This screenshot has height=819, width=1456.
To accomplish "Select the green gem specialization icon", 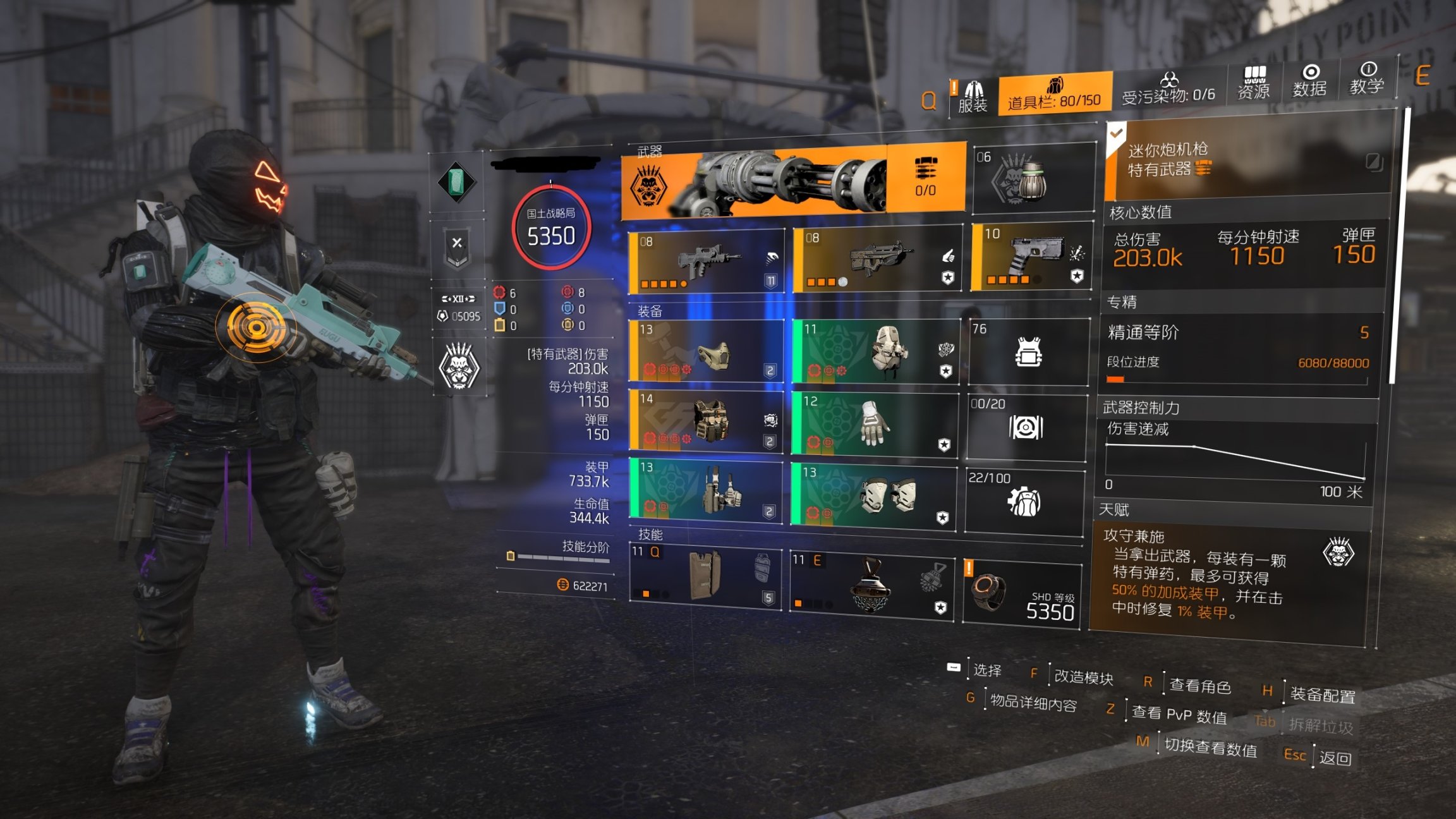I will (457, 183).
